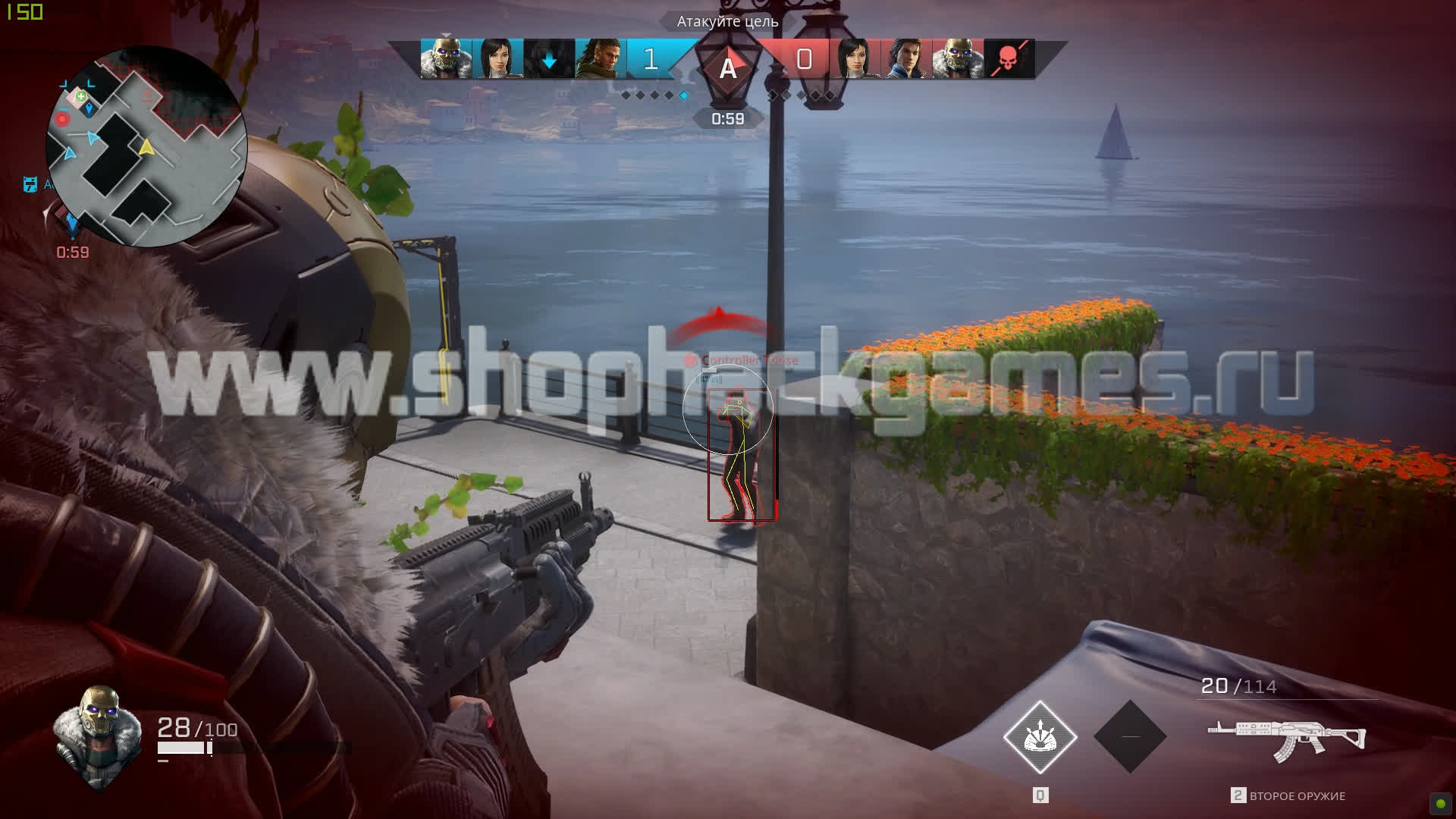The width and height of the screenshot is (1456, 819).
Task: Choose the assault rifle weapon icon
Action: [x=1286, y=739]
